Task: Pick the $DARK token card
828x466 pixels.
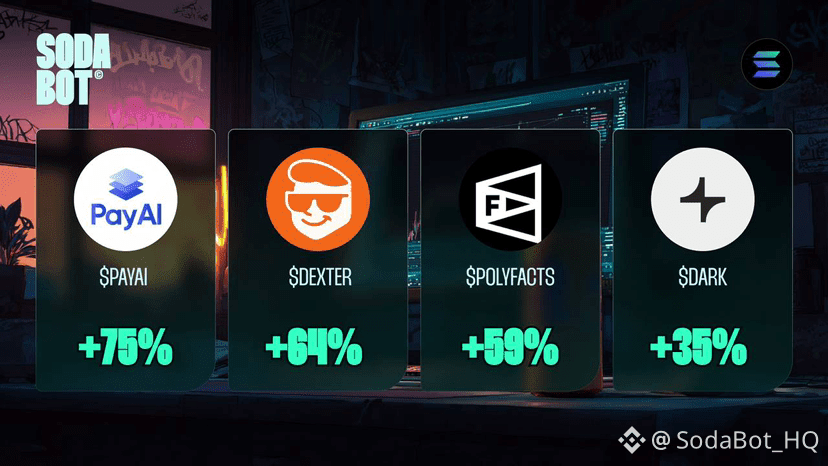Action: pyautogui.click(x=702, y=260)
